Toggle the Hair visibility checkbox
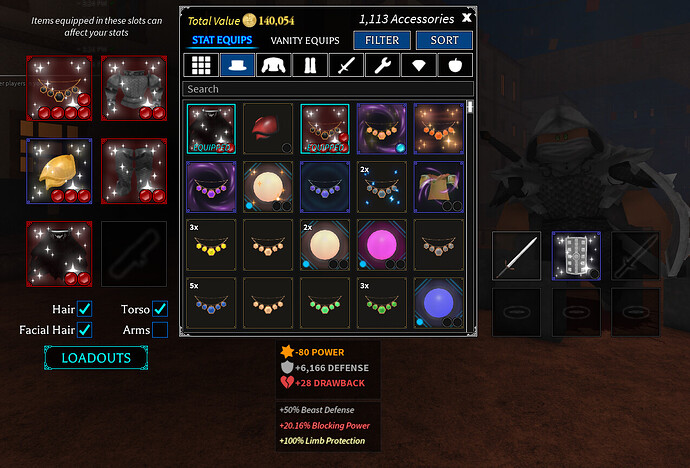The height and width of the screenshot is (468, 690). point(85,309)
